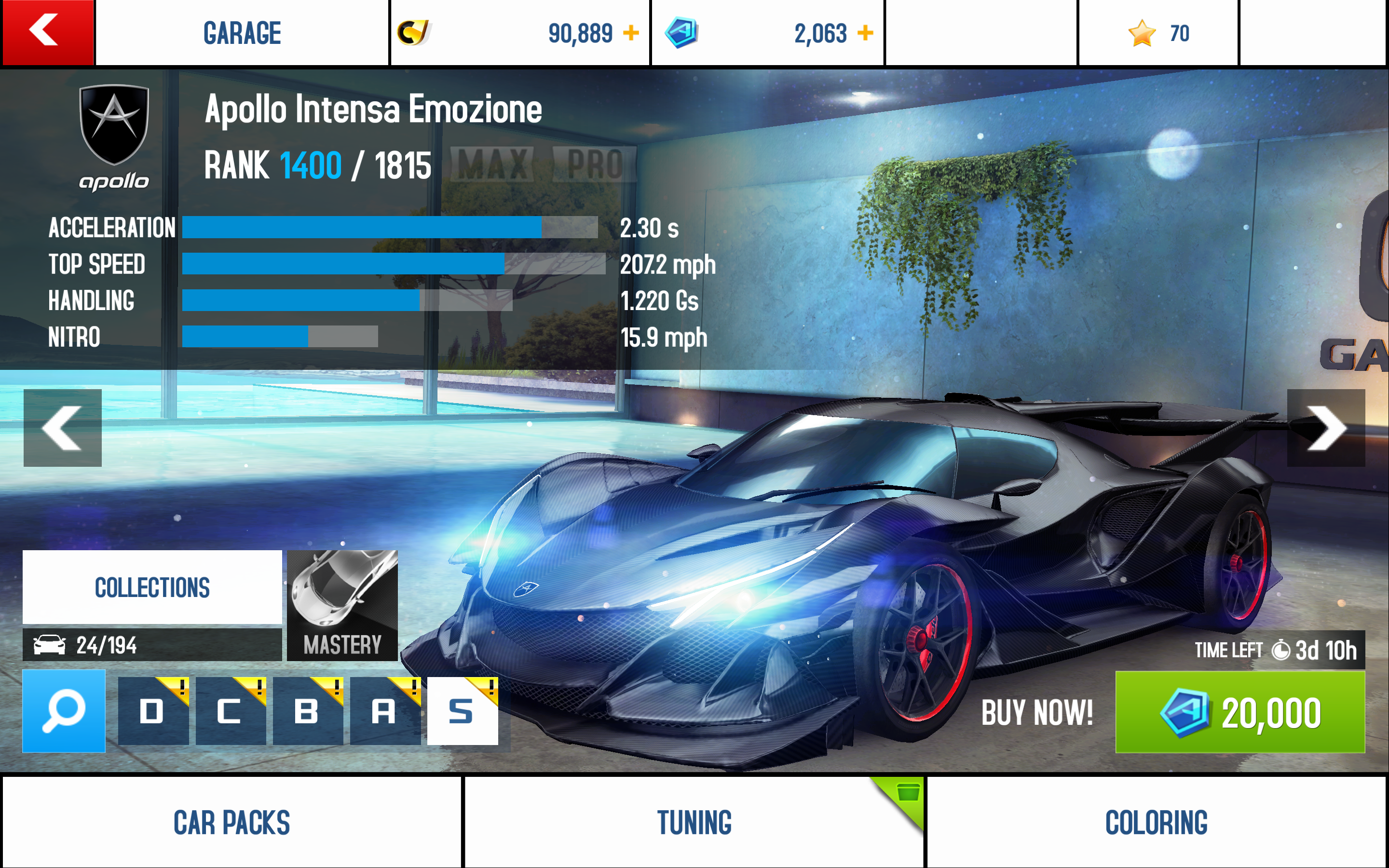1389x868 pixels.
Task: Switch to class B cars
Action: pyautogui.click(x=308, y=711)
